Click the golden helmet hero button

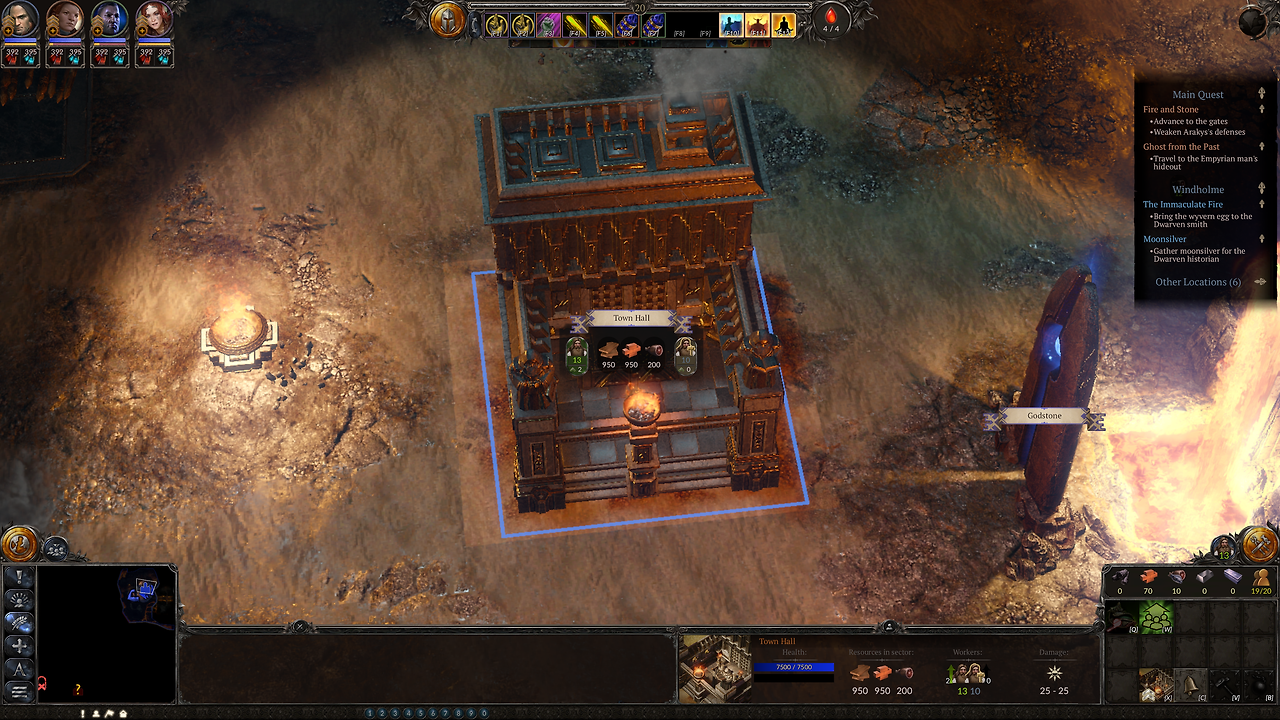pyautogui.click(x=447, y=20)
